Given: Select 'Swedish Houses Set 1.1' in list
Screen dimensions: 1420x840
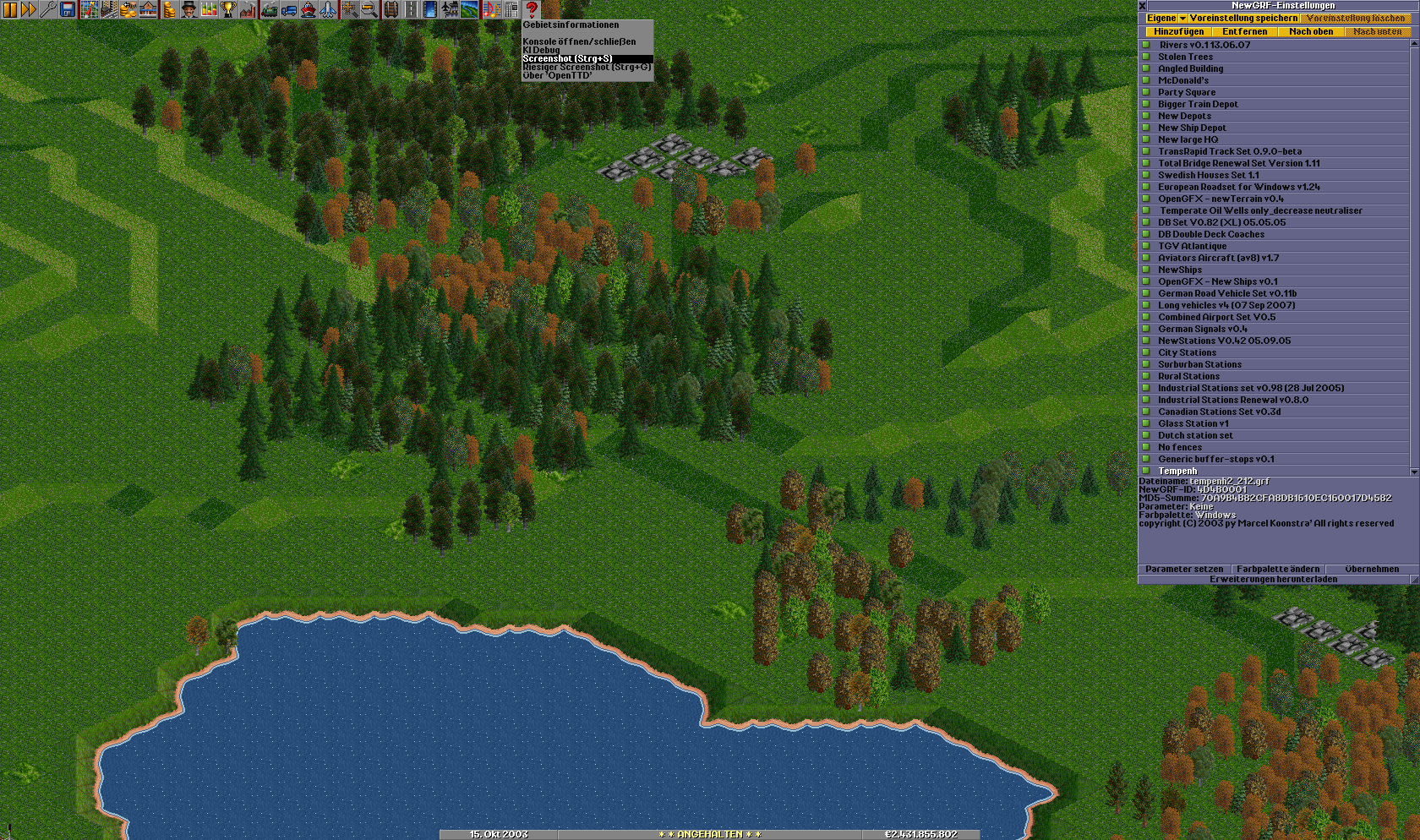Looking at the screenshot, I should (x=1208, y=175).
